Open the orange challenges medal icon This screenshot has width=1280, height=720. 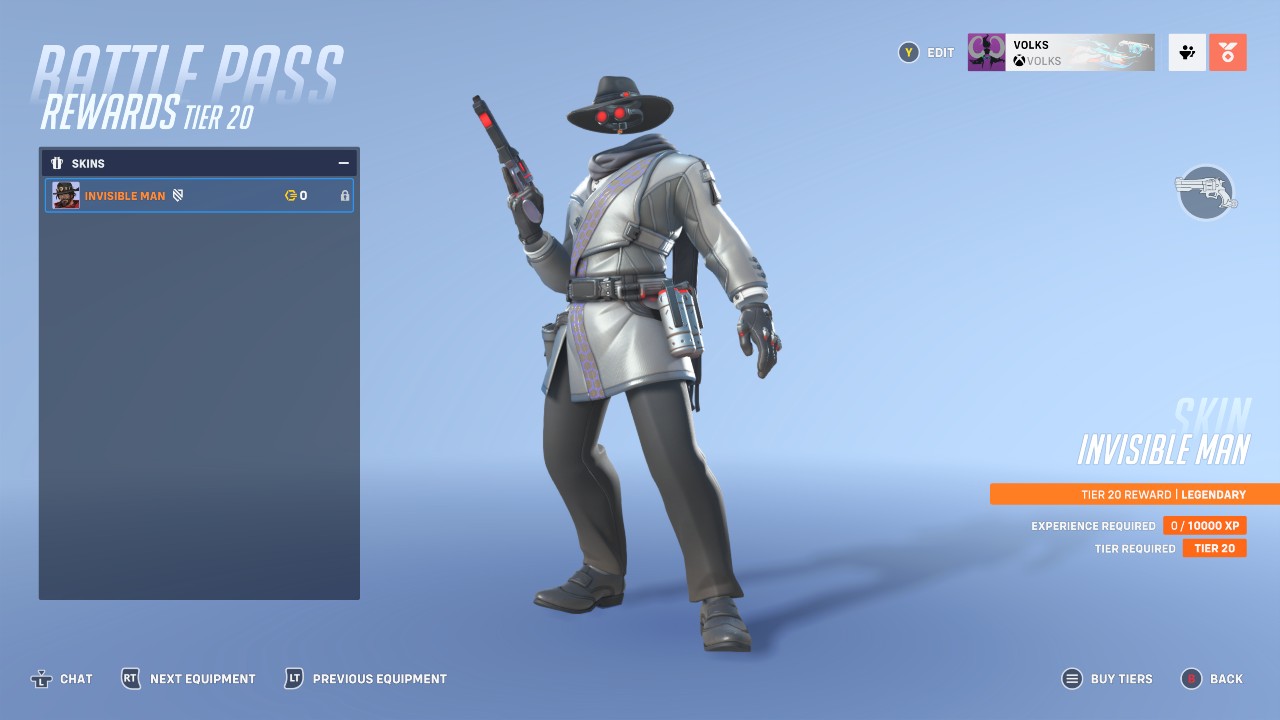tap(1227, 52)
